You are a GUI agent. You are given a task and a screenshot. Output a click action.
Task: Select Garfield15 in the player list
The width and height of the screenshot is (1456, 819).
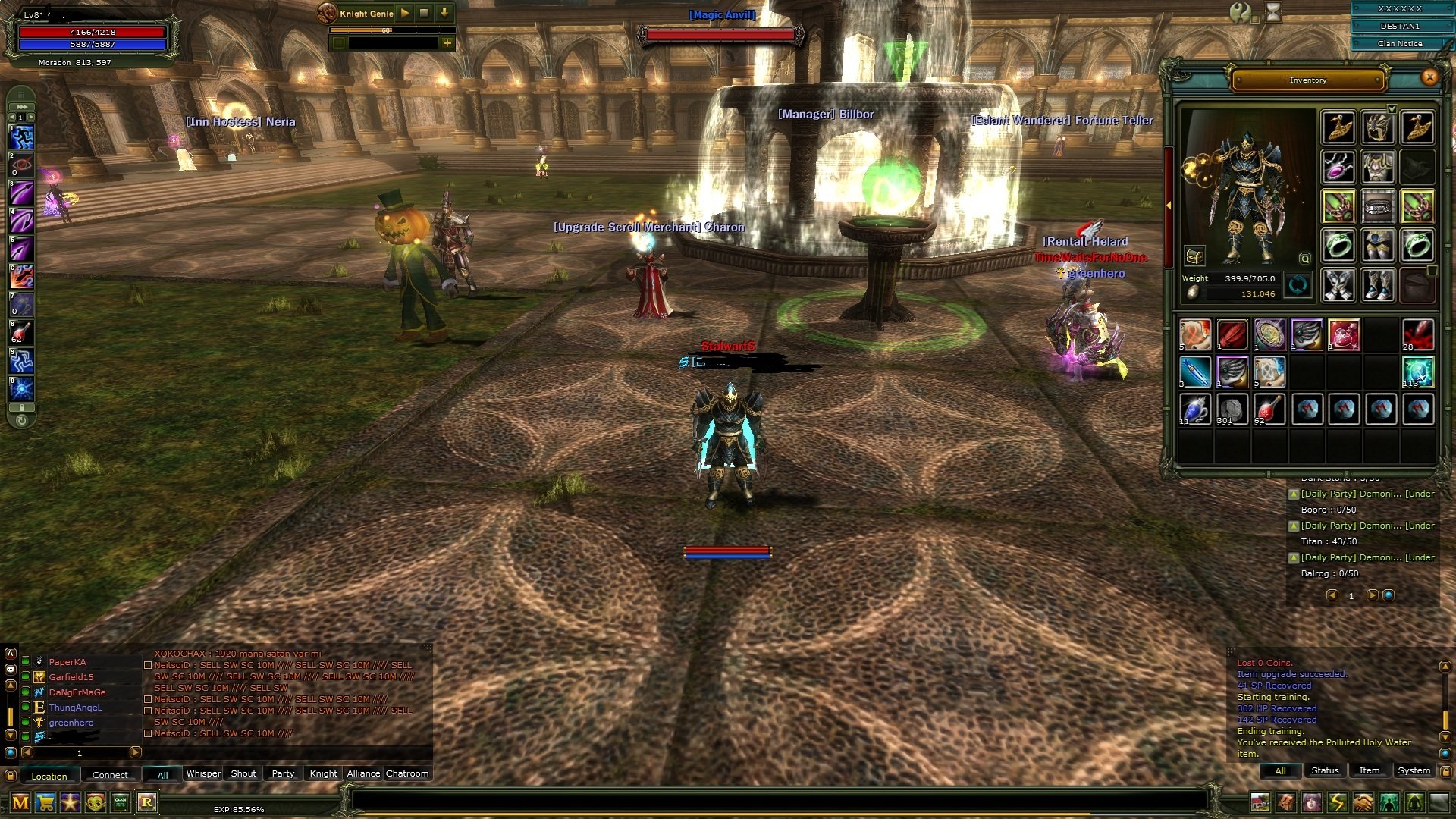pos(71,677)
